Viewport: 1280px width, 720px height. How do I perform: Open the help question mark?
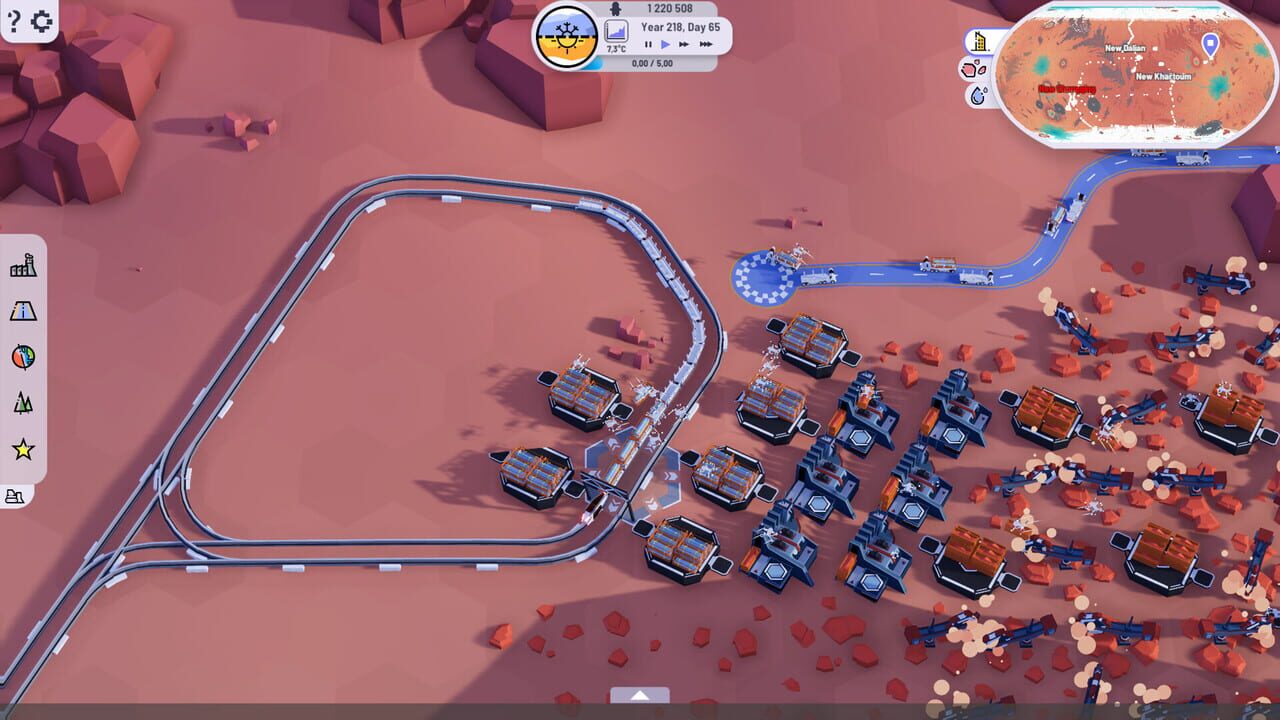coord(12,20)
